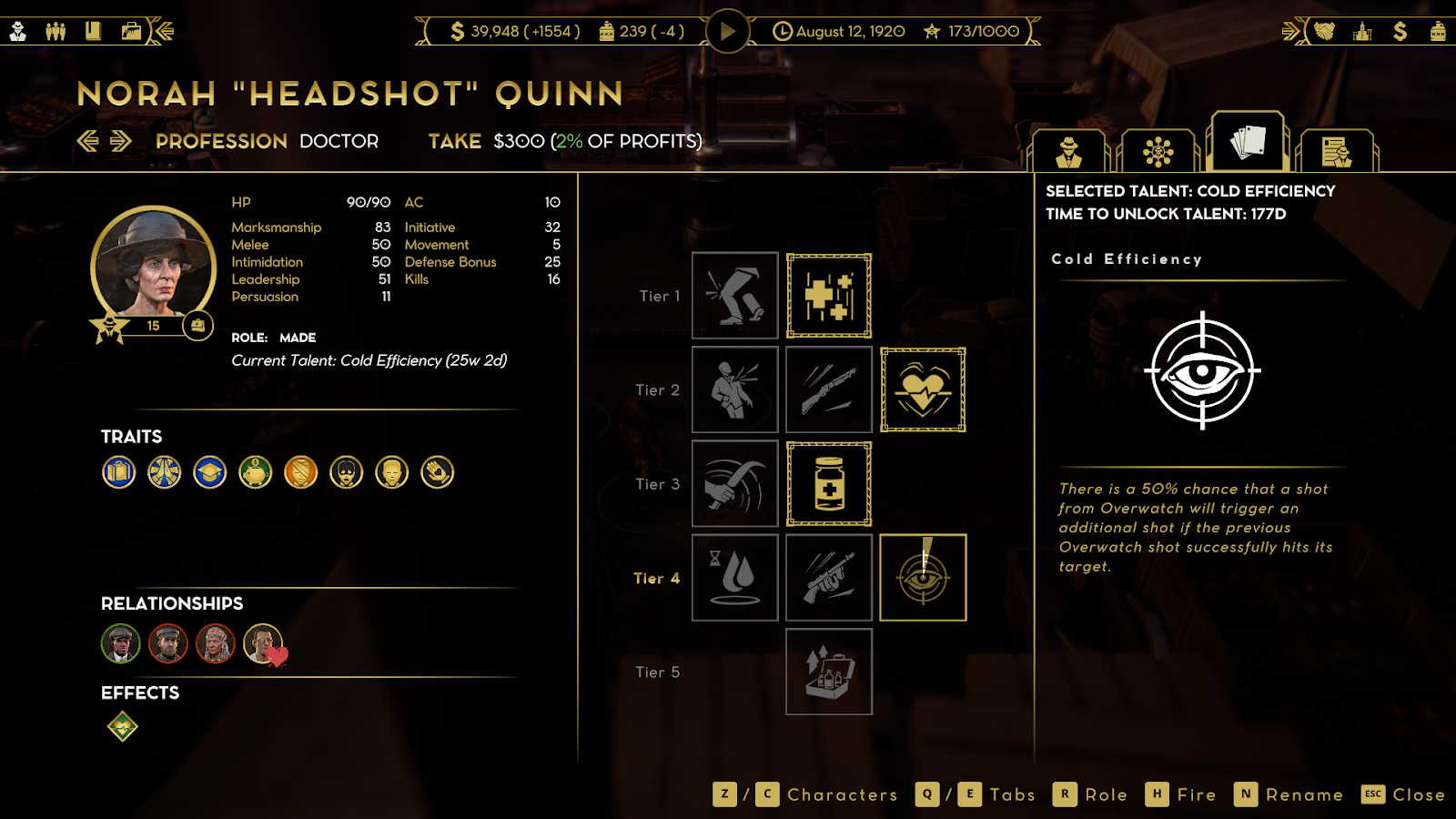Open the crew roster icon with three figures
The height and width of the screenshot is (819, 1456).
coord(56,32)
